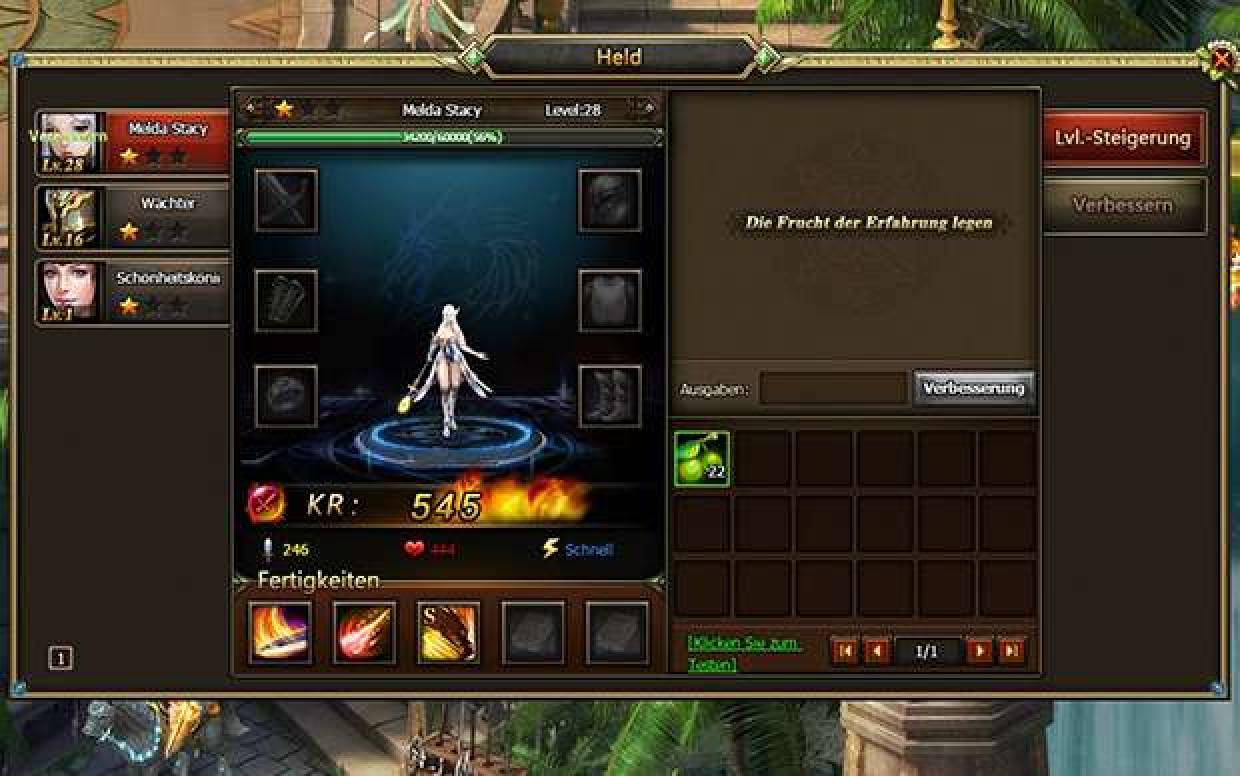Choose the Wächter hero entry
Image resolution: width=1240 pixels, height=776 pixels.
(132, 217)
